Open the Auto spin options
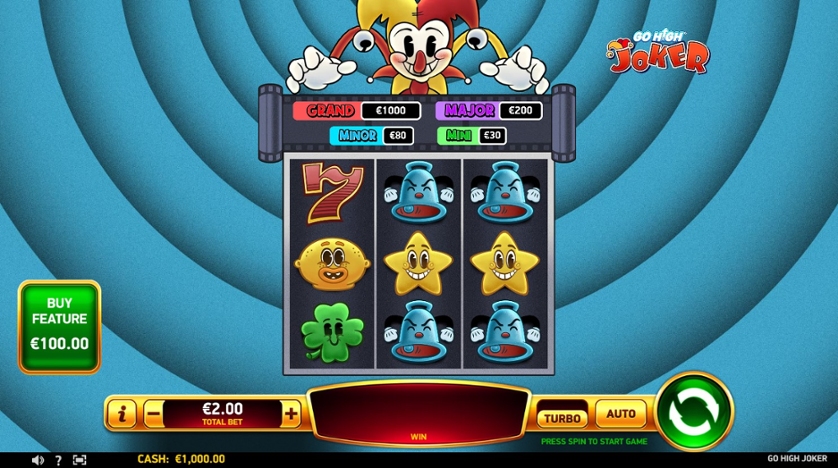 tap(621, 412)
